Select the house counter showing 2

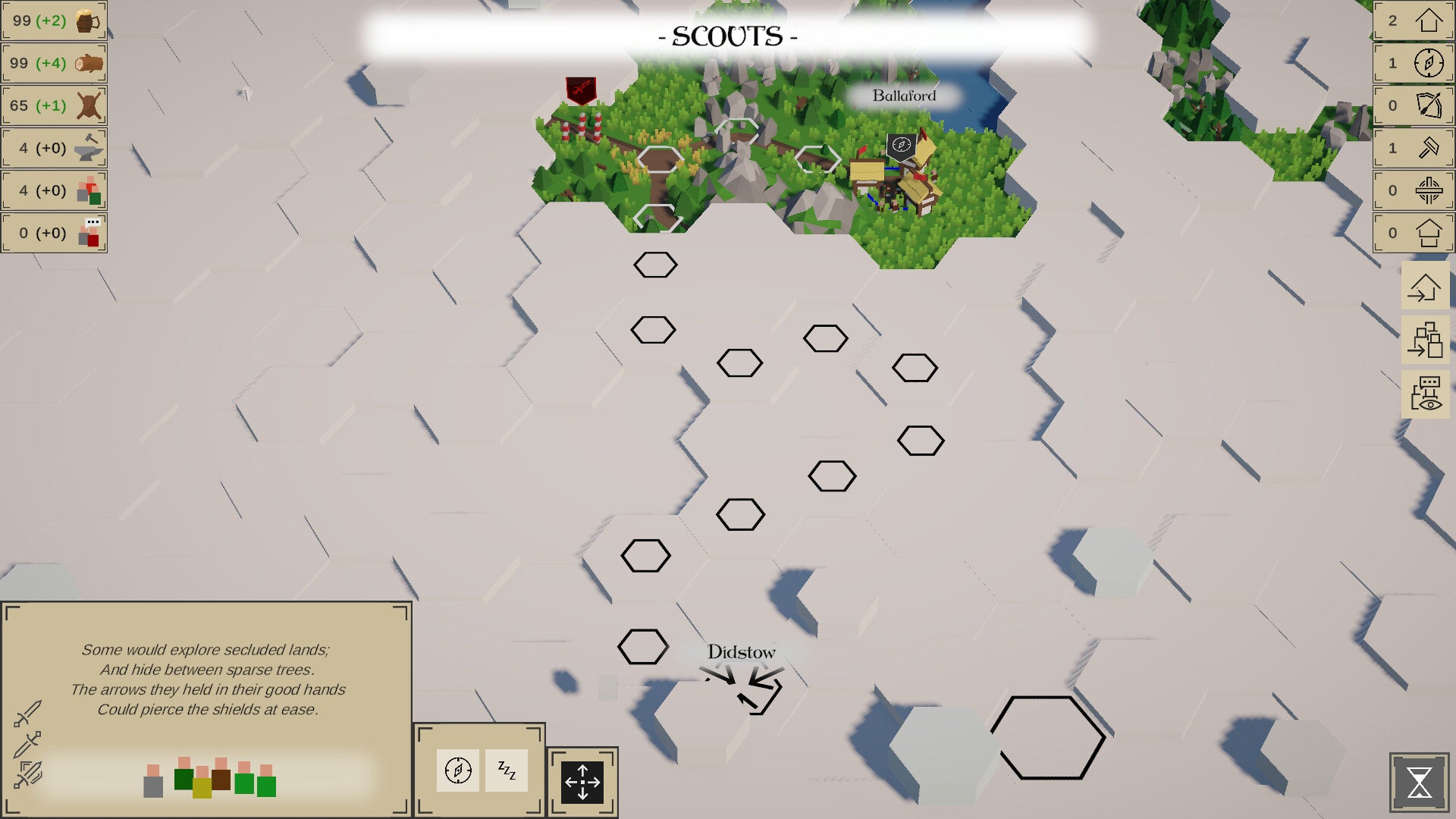click(1414, 20)
